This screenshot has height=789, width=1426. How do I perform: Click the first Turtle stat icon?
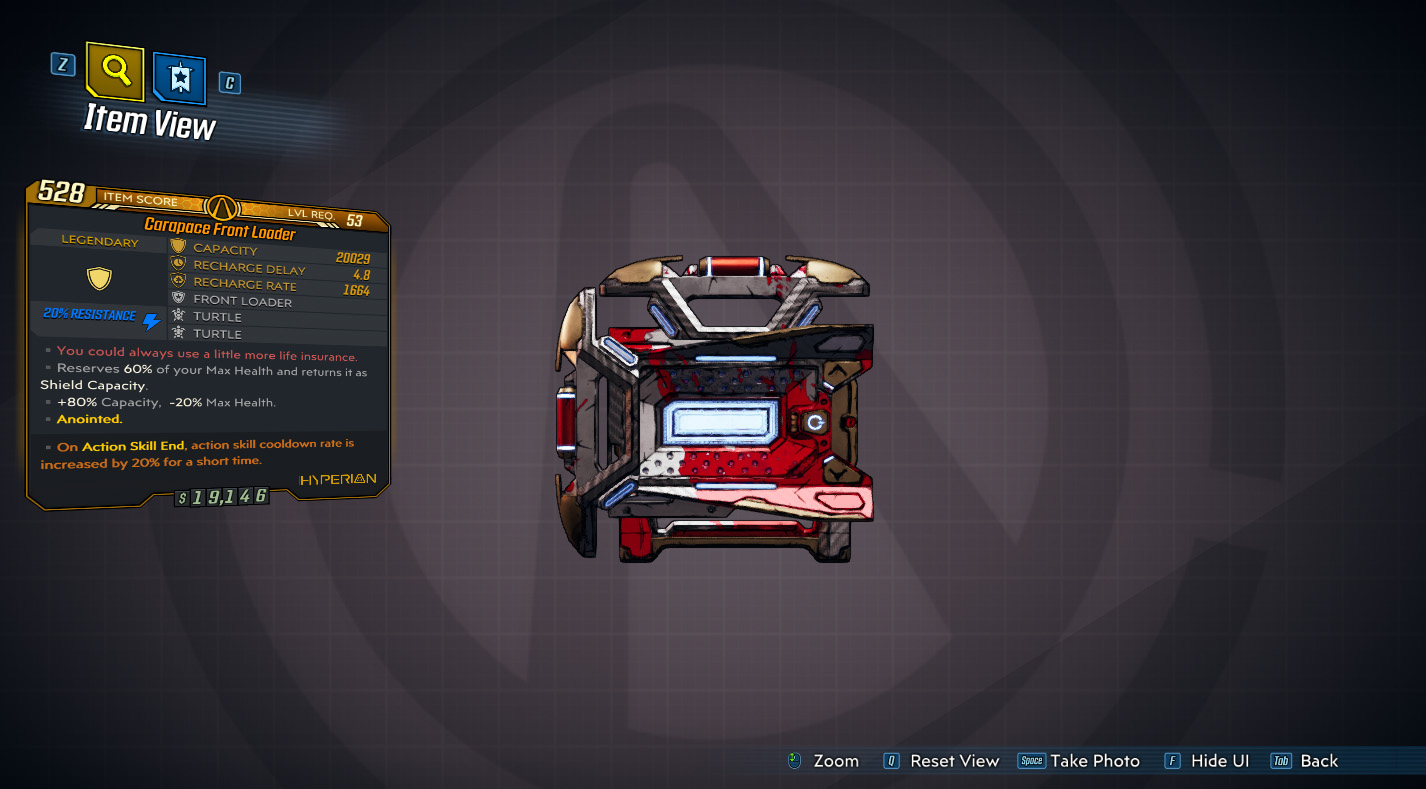[x=180, y=316]
